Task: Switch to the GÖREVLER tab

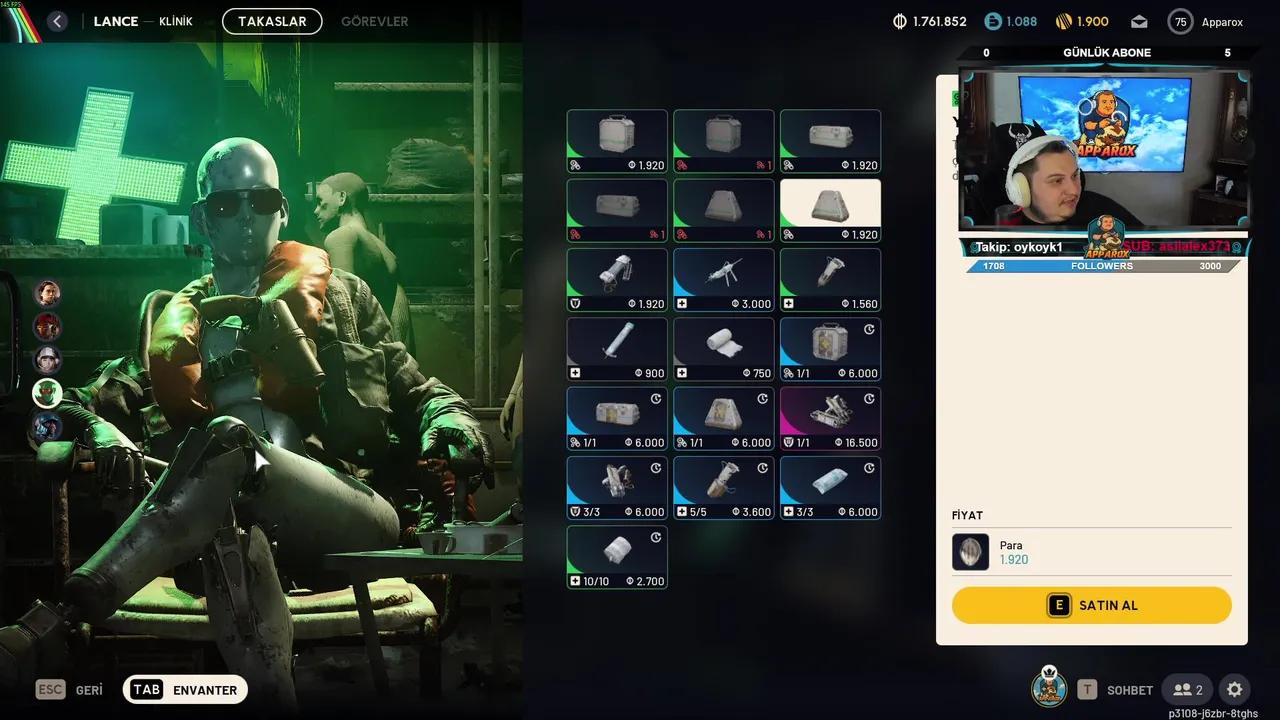Action: point(374,20)
